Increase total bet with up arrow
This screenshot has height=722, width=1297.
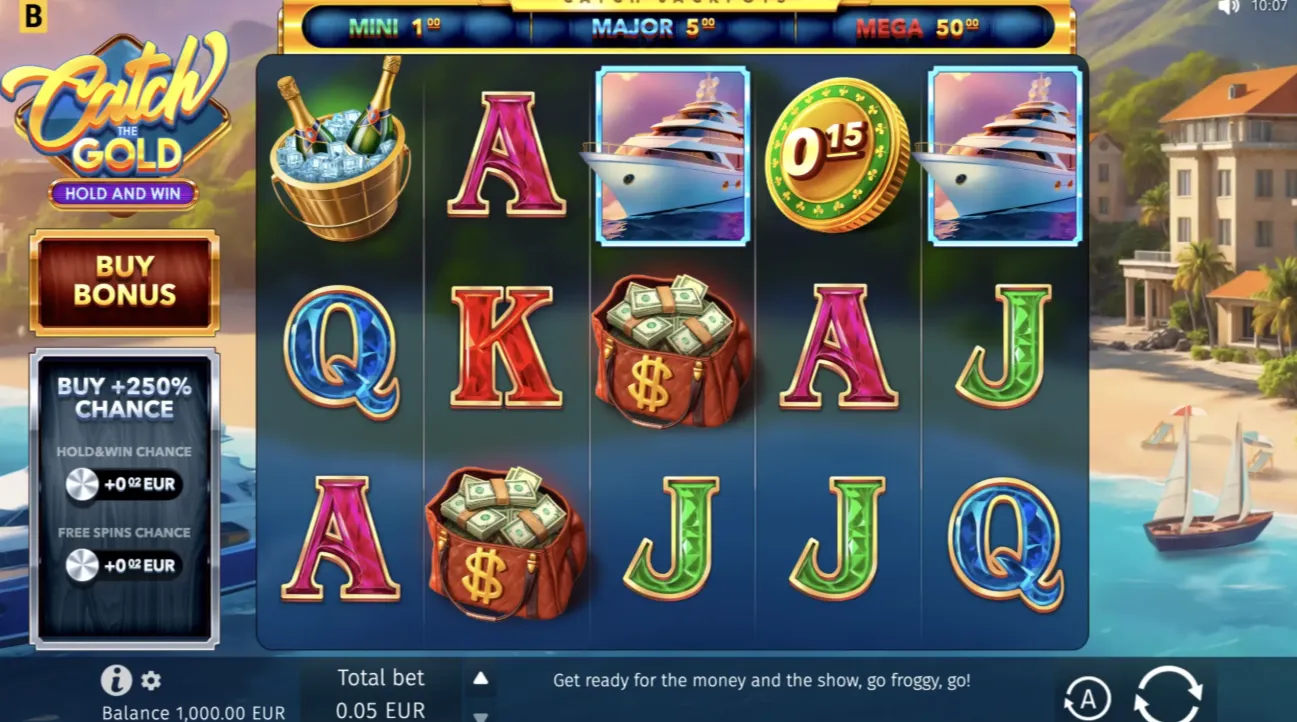pyautogui.click(x=480, y=679)
